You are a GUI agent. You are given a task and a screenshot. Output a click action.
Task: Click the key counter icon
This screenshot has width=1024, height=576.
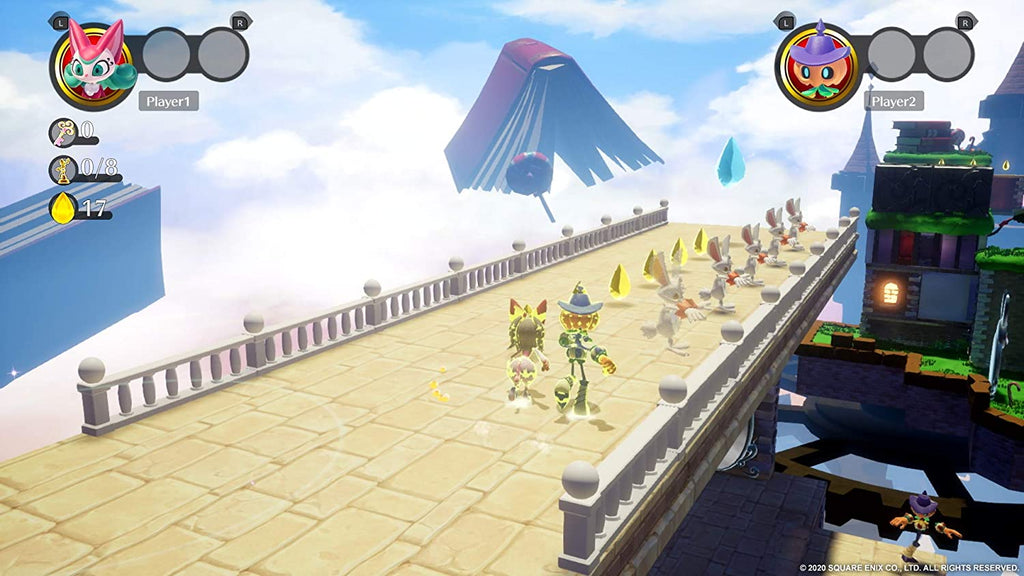[62, 131]
